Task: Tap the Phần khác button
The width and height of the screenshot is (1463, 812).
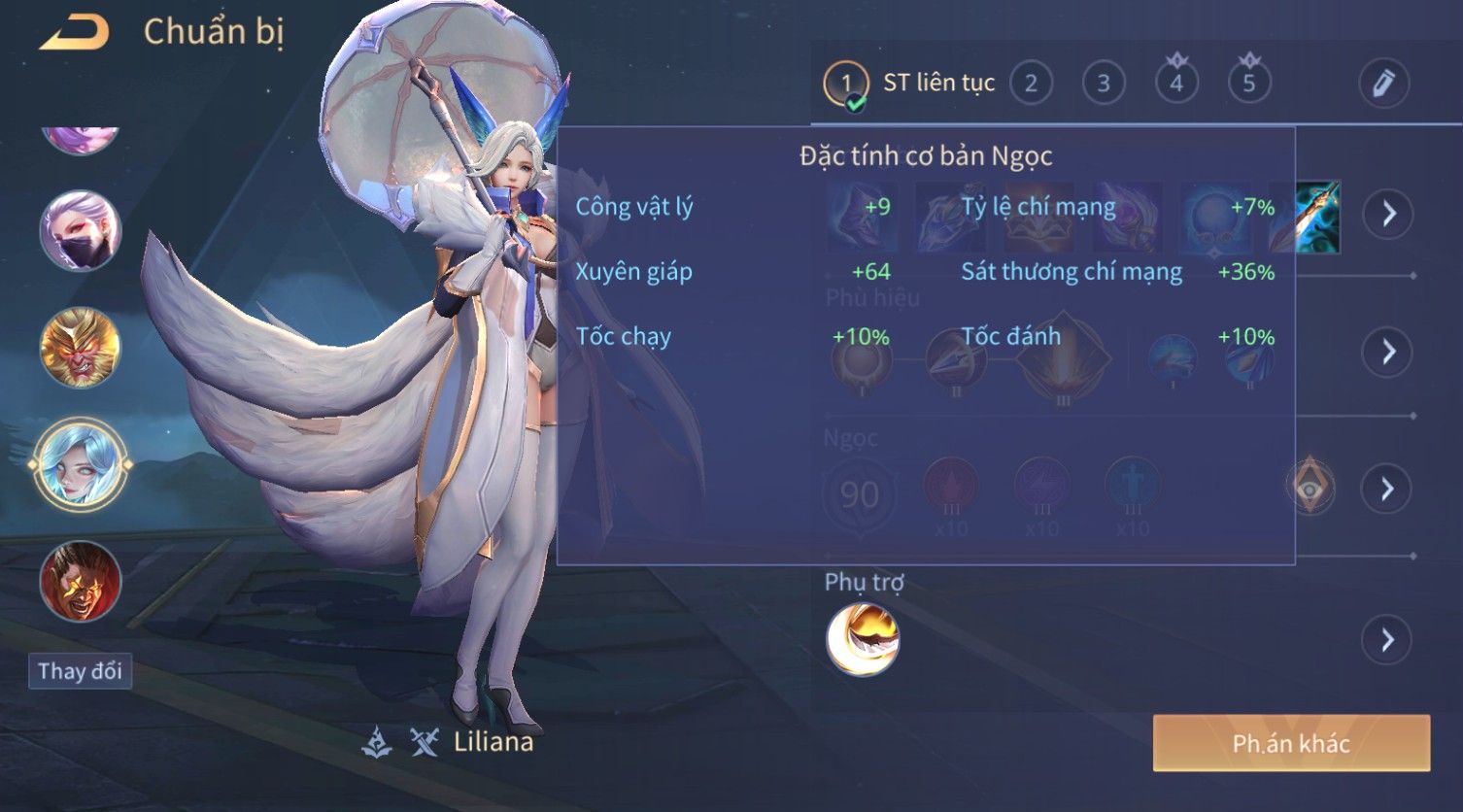Action: [1291, 744]
